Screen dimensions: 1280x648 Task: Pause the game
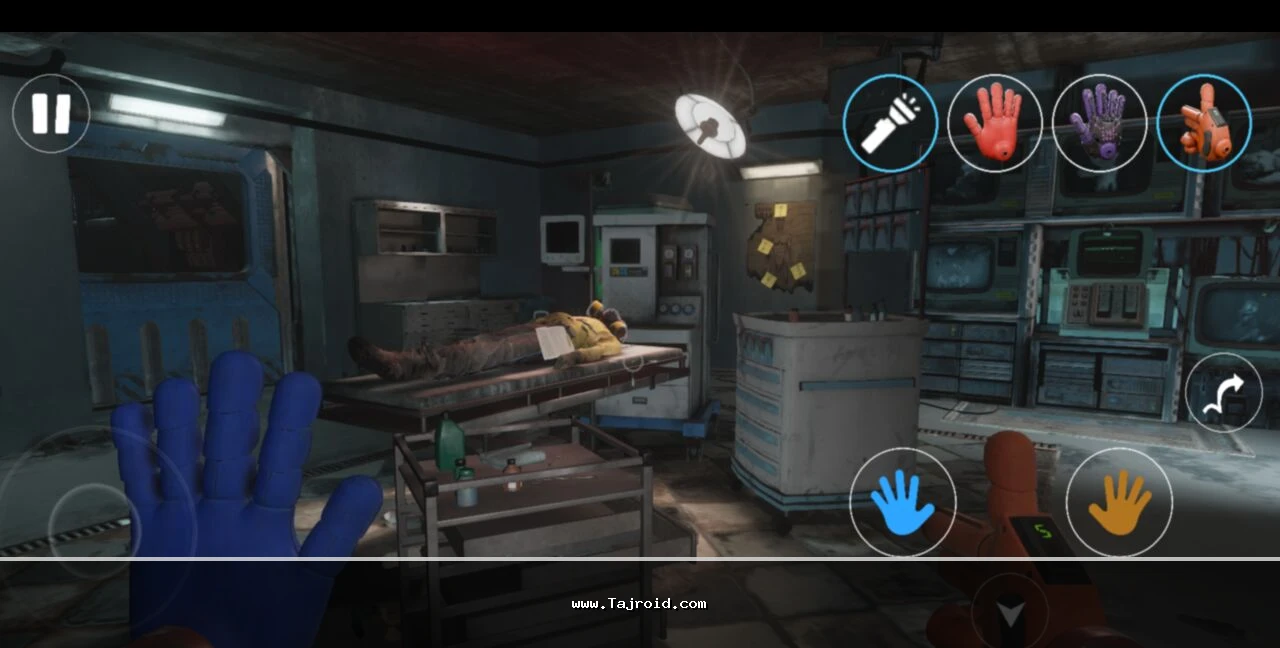coord(51,114)
